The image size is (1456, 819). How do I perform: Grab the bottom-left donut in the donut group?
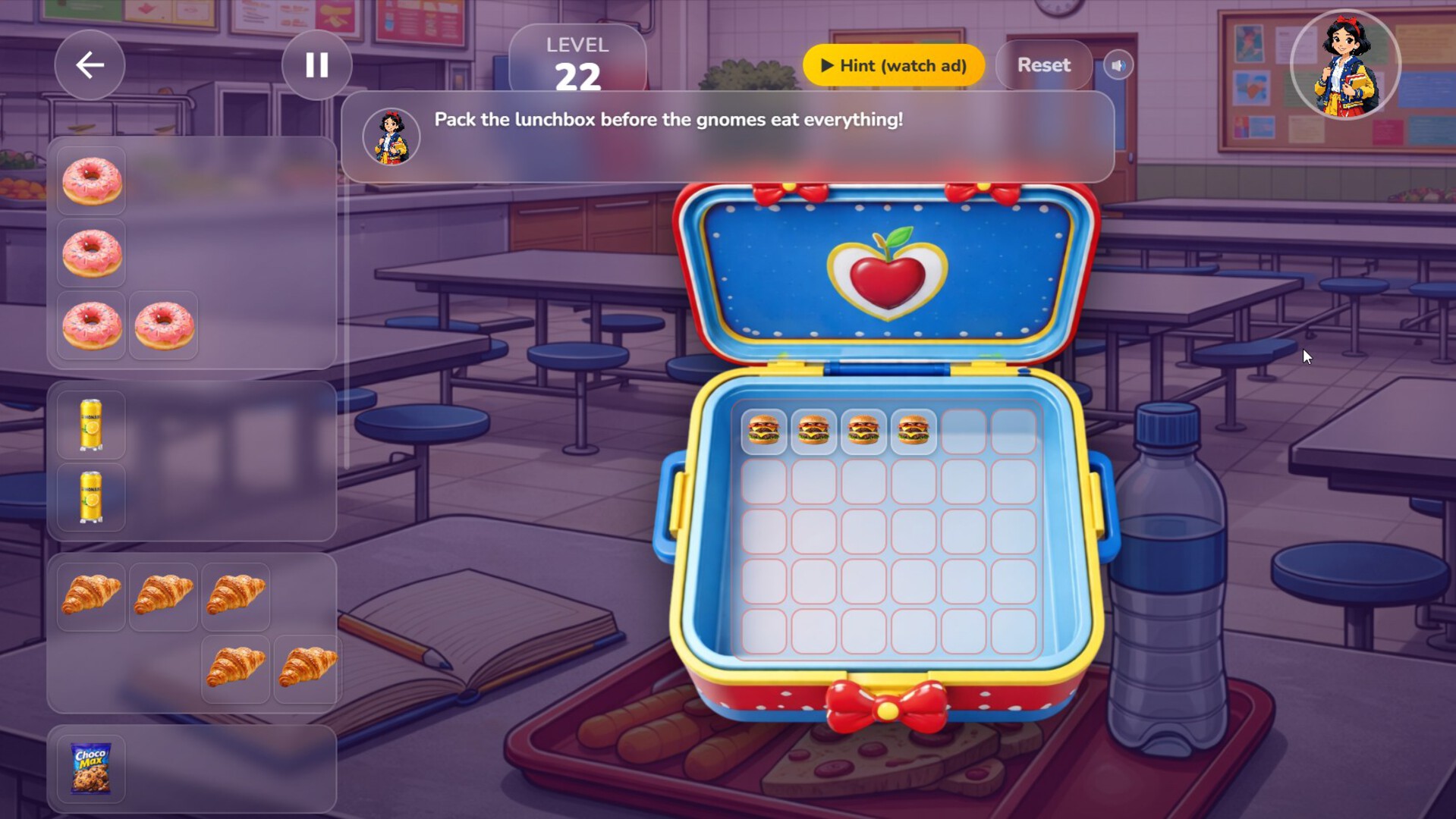click(x=91, y=325)
